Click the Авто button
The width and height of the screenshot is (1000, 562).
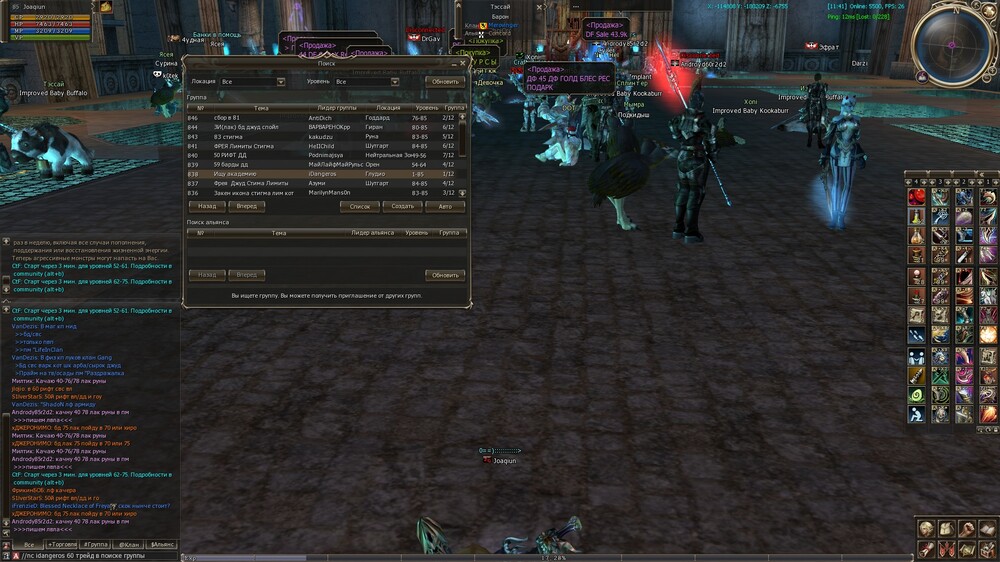(x=445, y=206)
